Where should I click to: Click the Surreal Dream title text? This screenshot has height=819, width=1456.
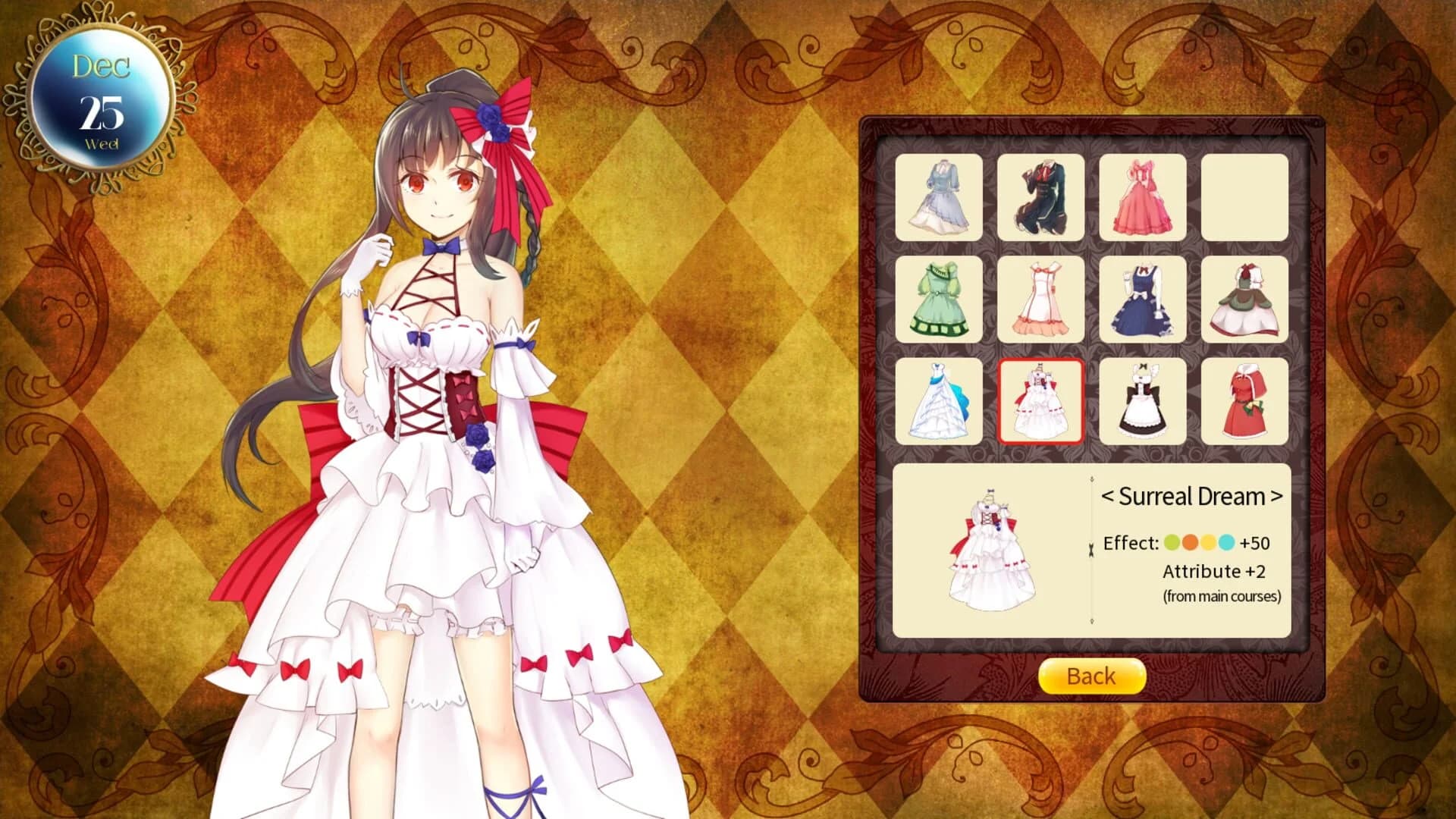(x=1190, y=497)
